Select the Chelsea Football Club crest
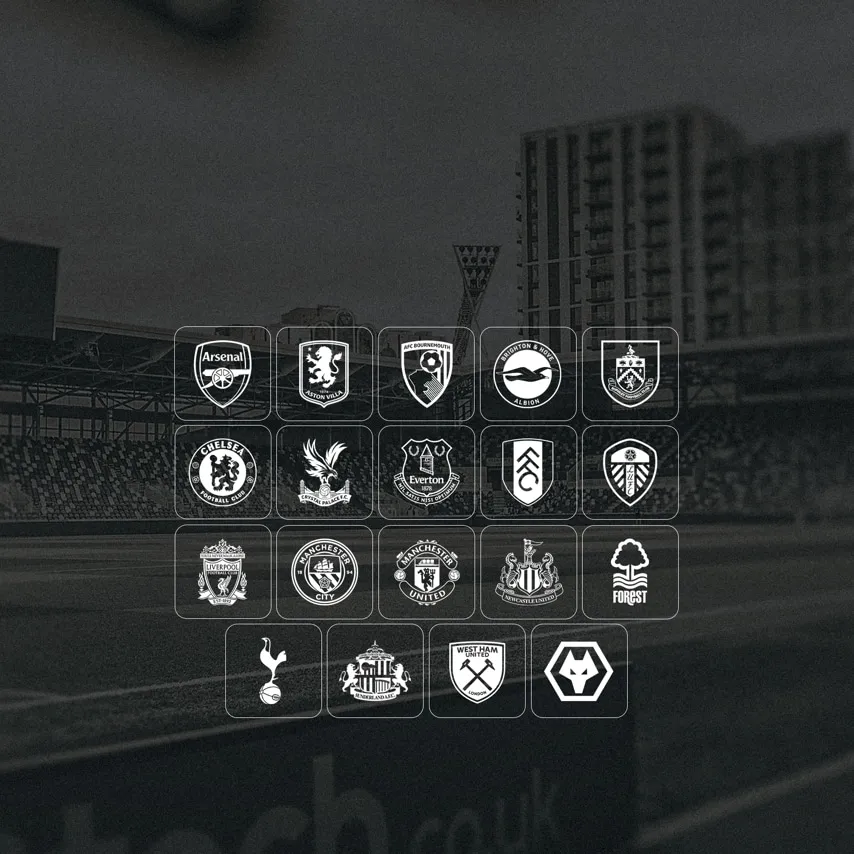The width and height of the screenshot is (854, 854). click(x=222, y=473)
